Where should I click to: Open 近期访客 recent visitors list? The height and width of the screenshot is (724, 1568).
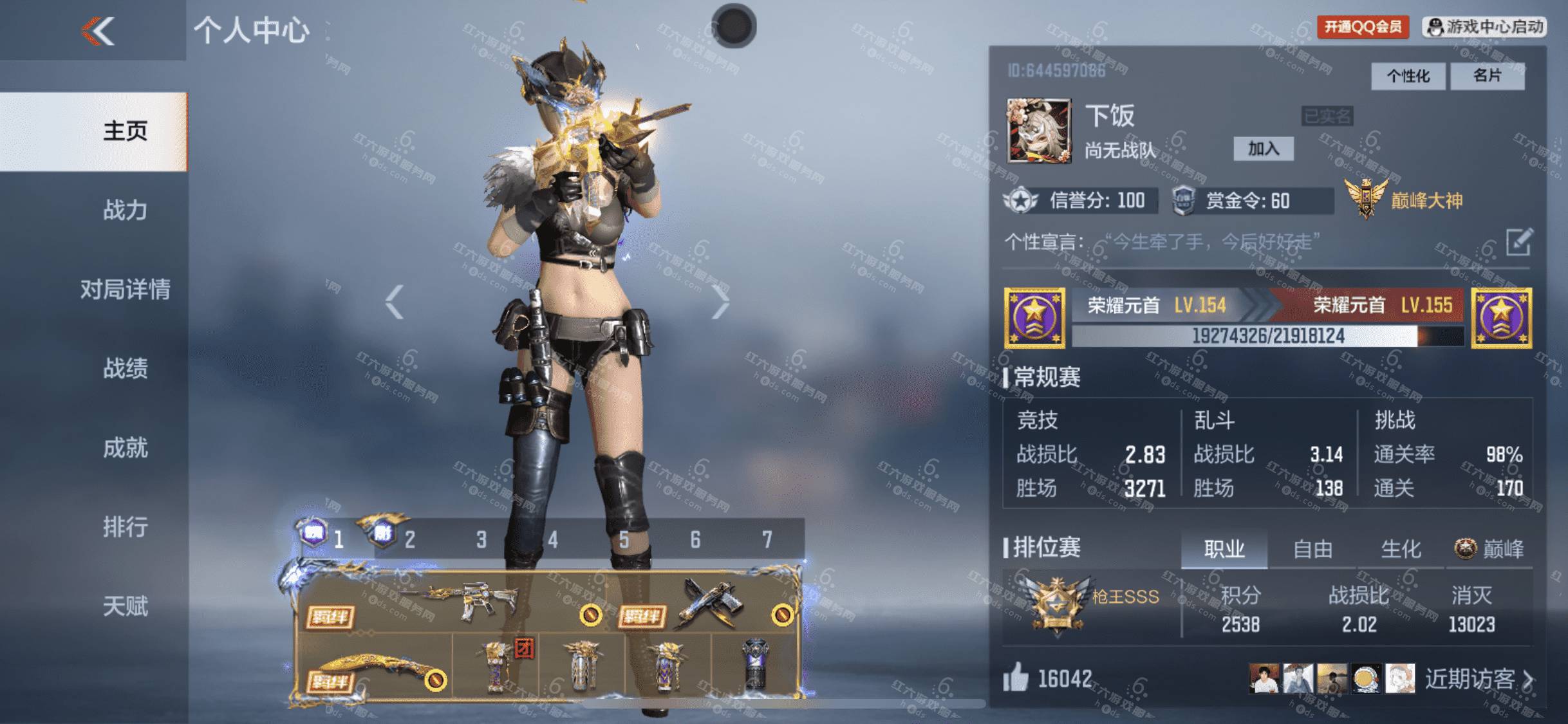click(x=1478, y=679)
